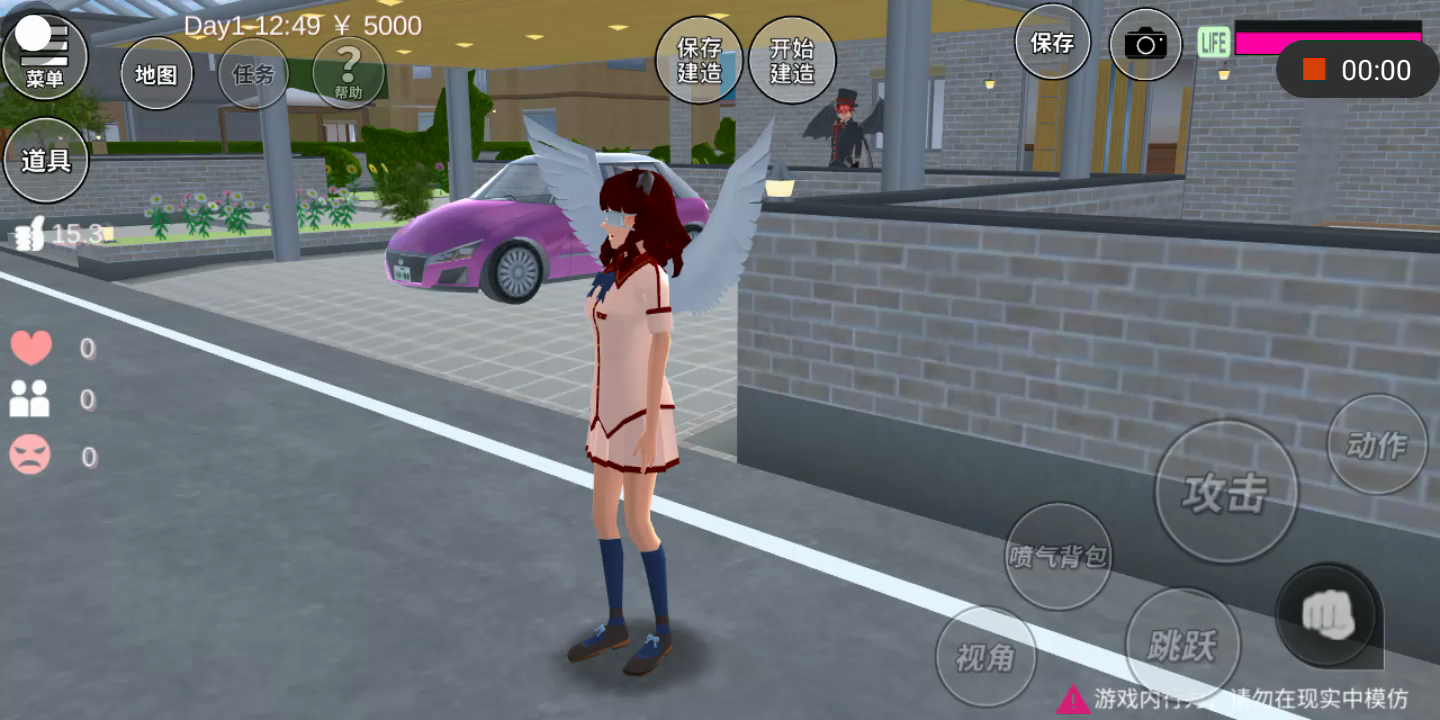Open the 菜单 main menu
The height and width of the screenshot is (720, 1440).
tap(45, 56)
